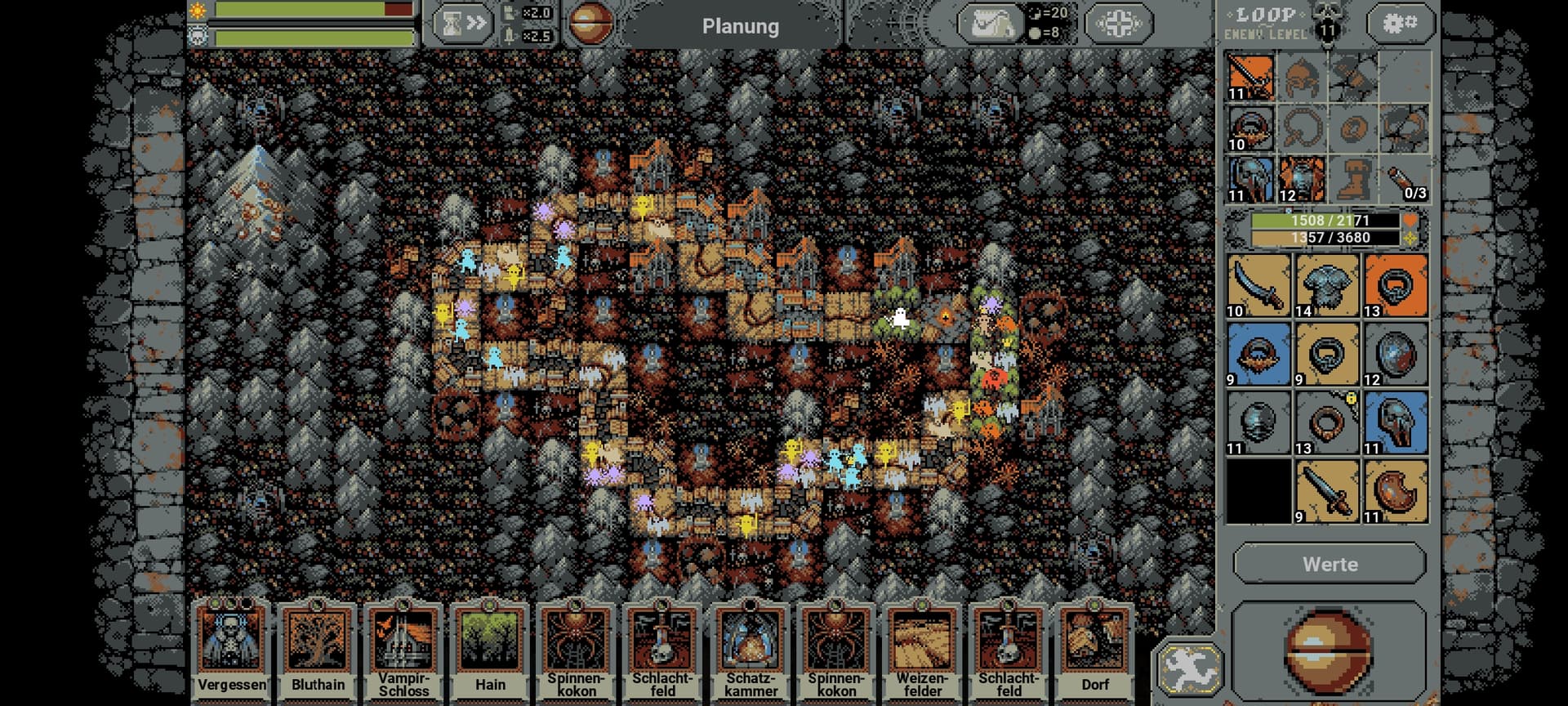Open the potion slot showing 0/3
This screenshot has width=1568, height=706.
(1405, 180)
